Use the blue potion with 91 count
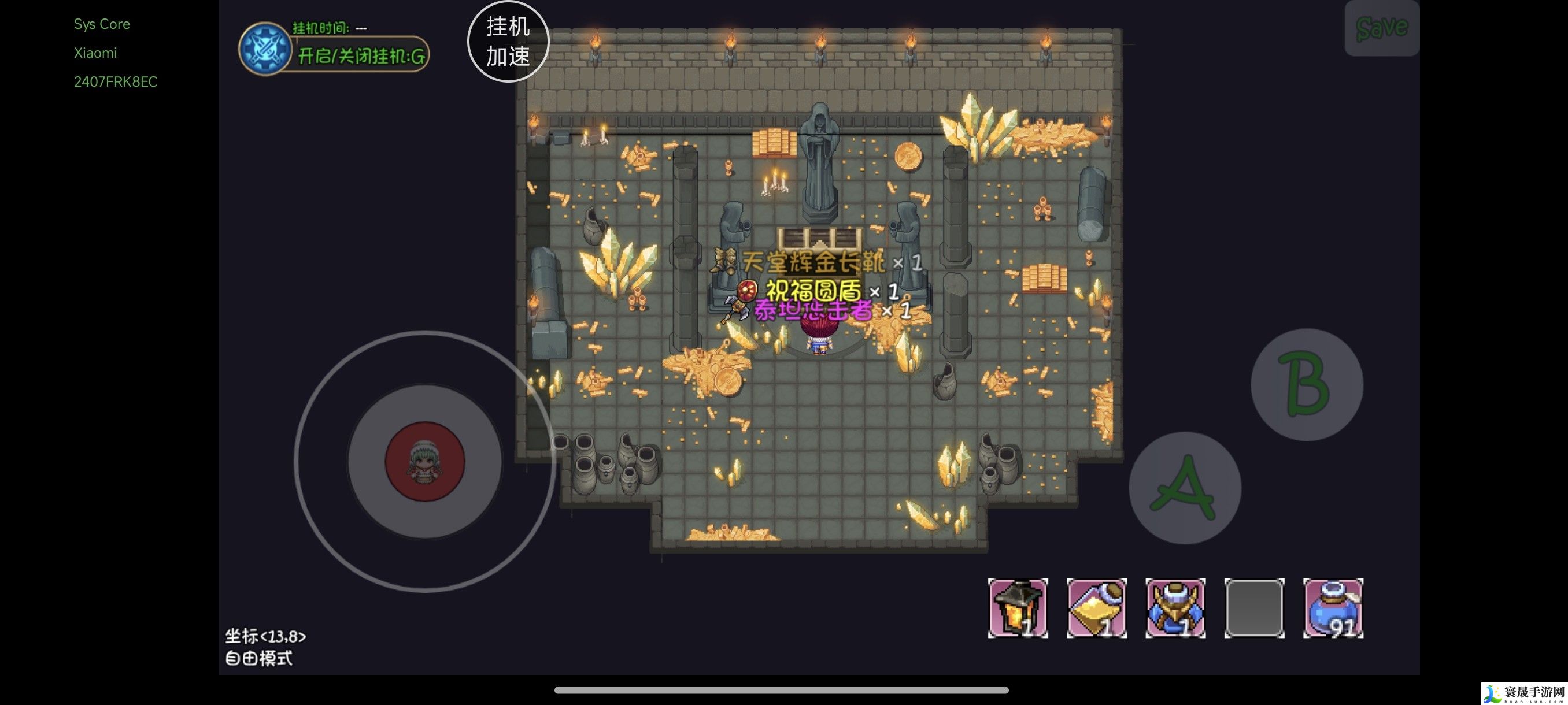This screenshot has height=705, width=1568. tap(1333, 608)
